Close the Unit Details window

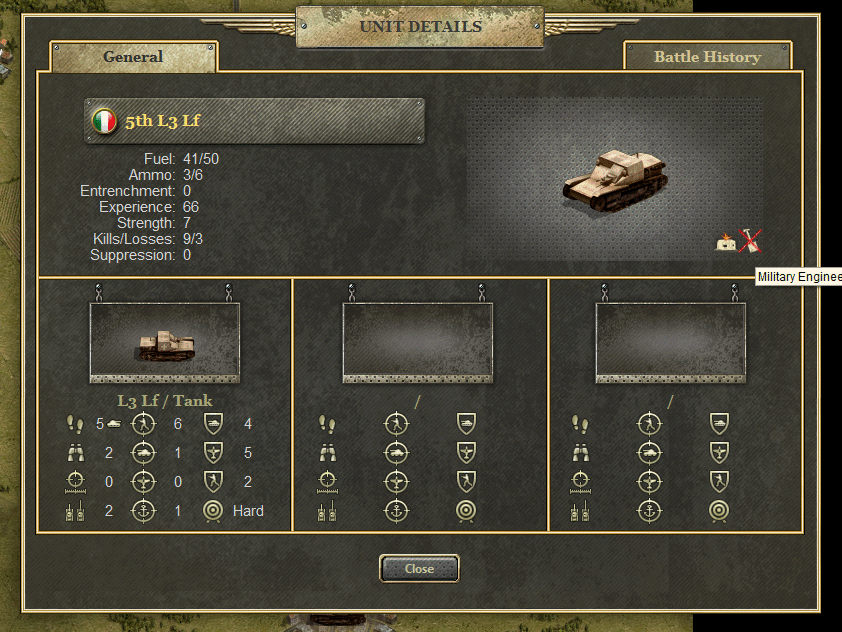[419, 568]
